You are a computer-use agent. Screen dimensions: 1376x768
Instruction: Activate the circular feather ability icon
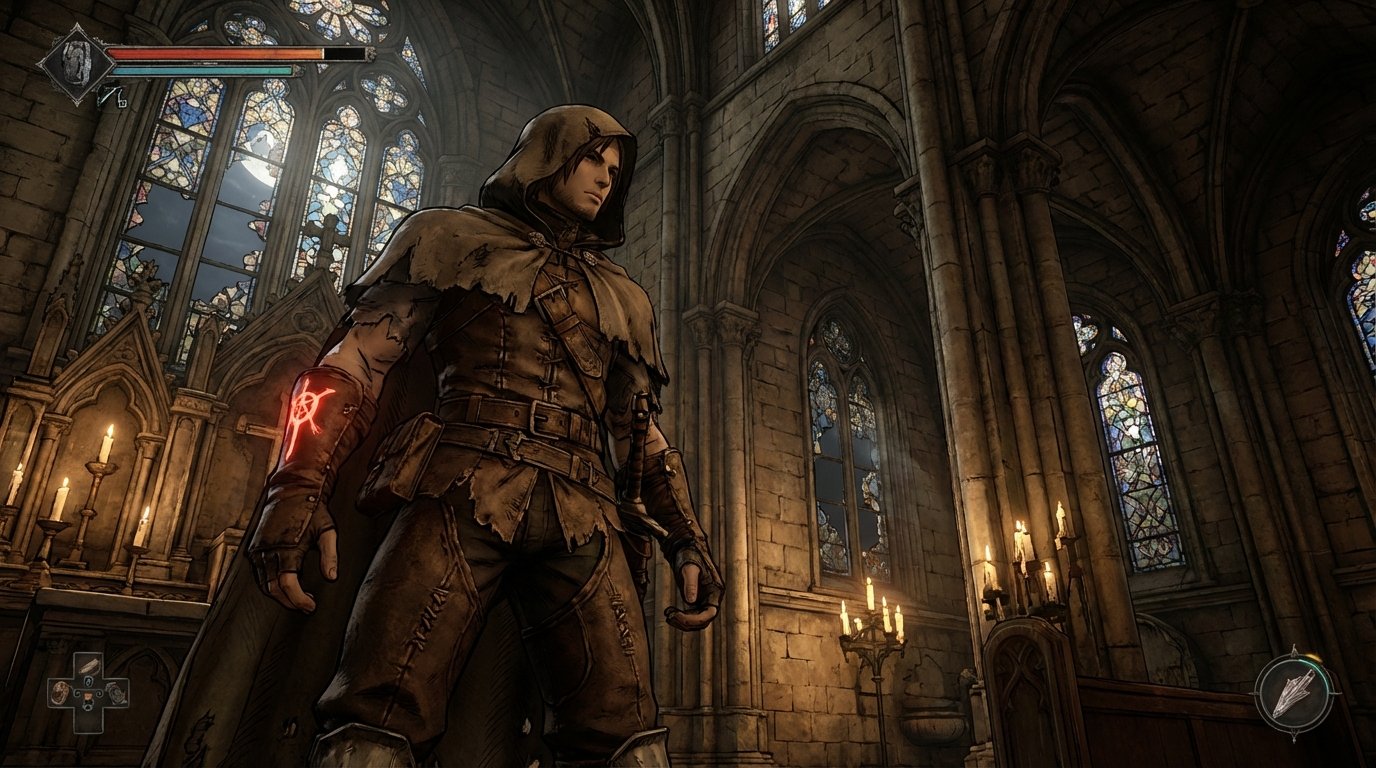pyautogui.click(x=1294, y=693)
